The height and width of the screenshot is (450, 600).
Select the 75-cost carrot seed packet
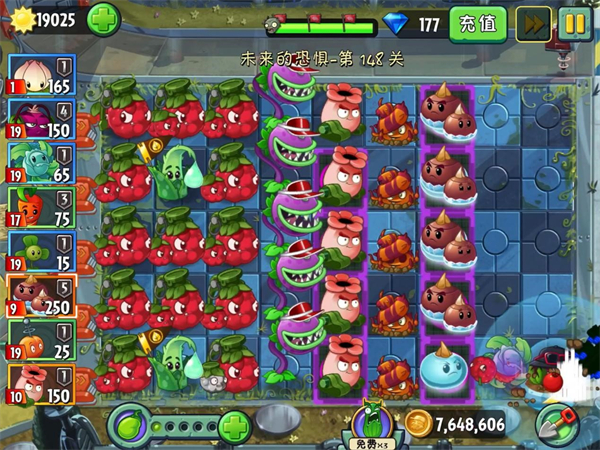41,207
